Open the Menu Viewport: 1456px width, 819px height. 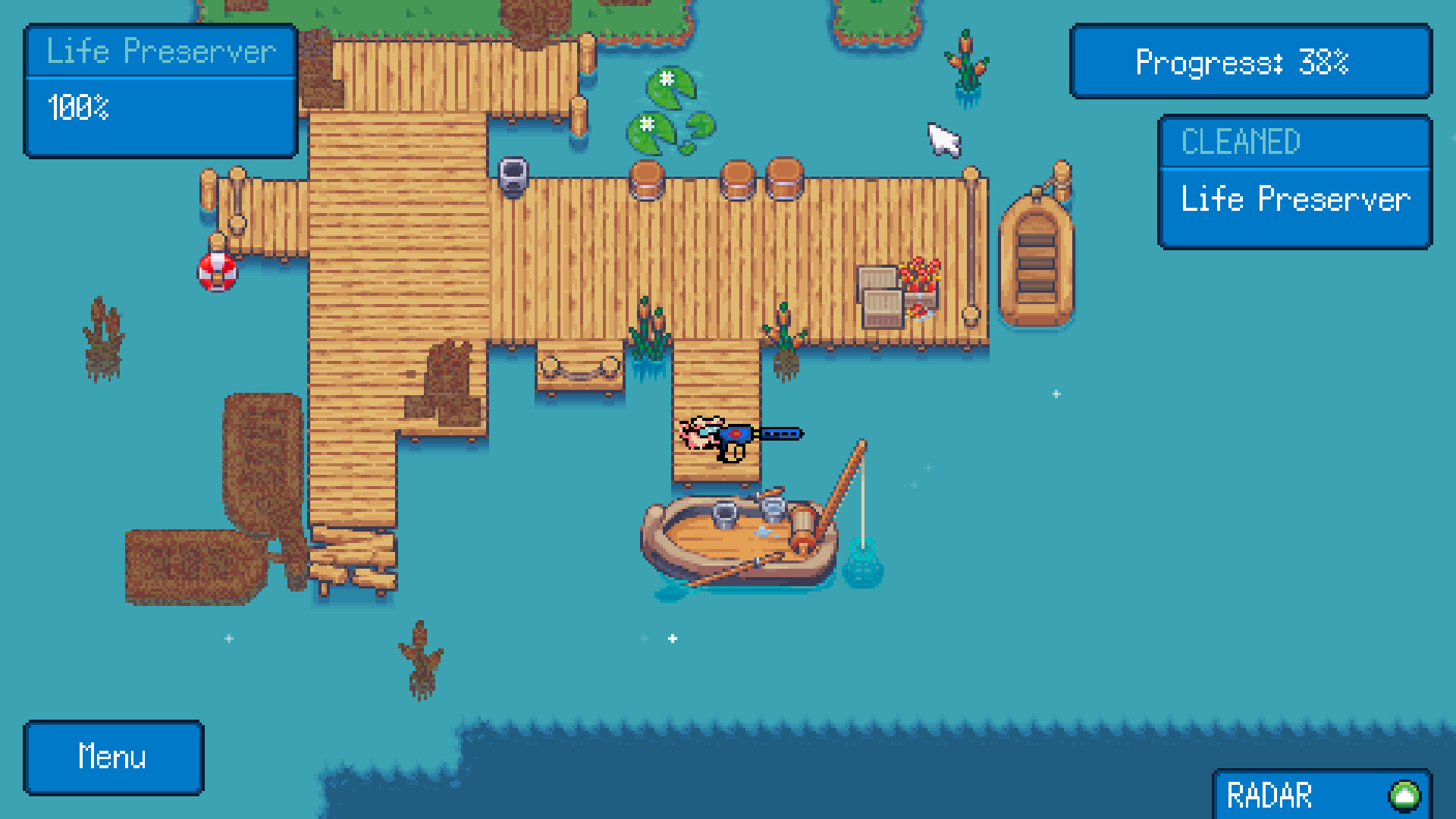click(x=112, y=756)
